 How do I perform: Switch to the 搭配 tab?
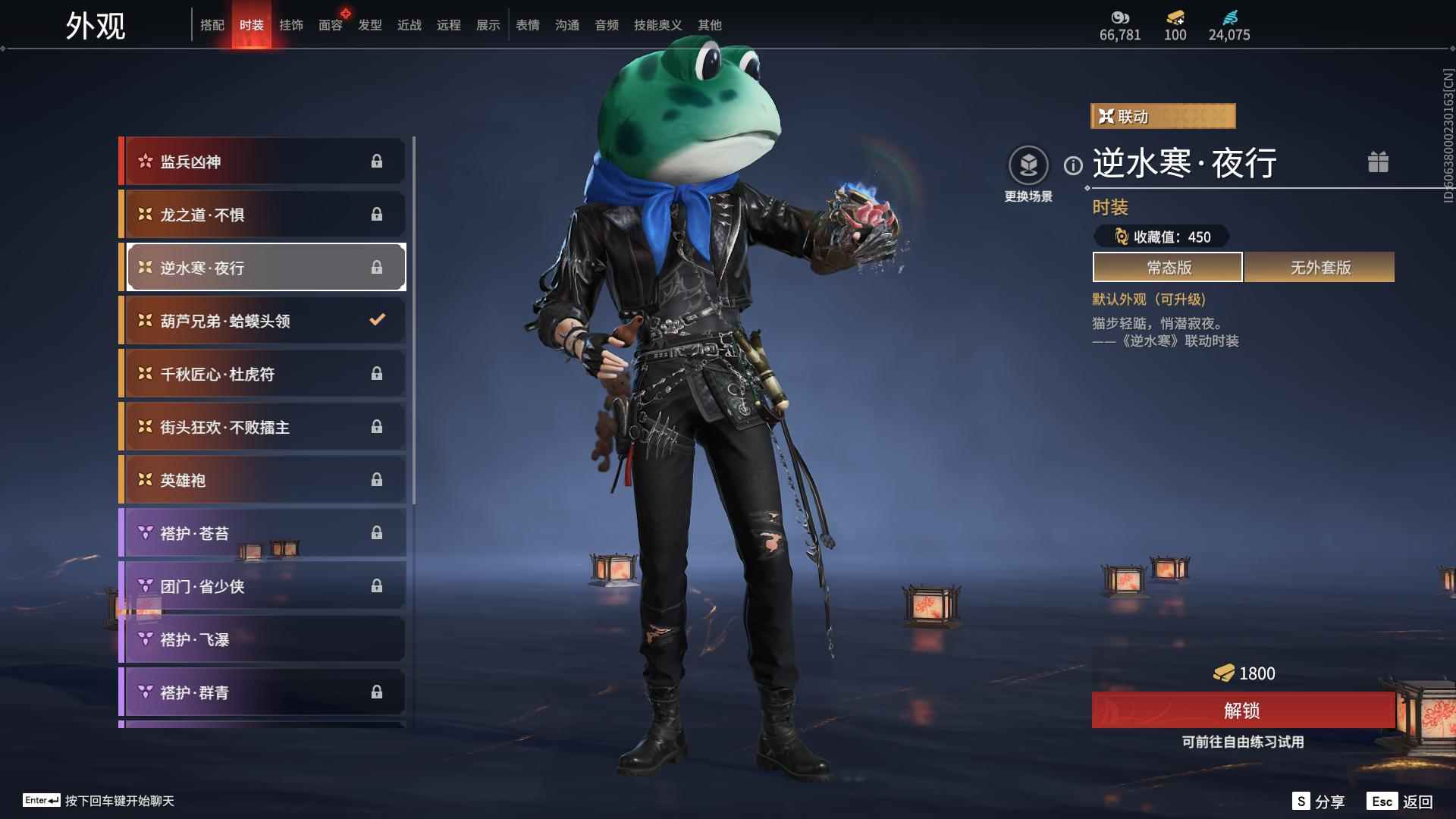pos(212,25)
